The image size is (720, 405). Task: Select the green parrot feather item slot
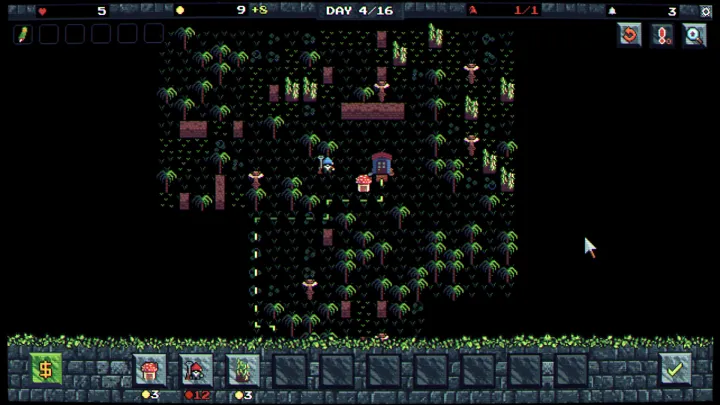tap(22, 34)
